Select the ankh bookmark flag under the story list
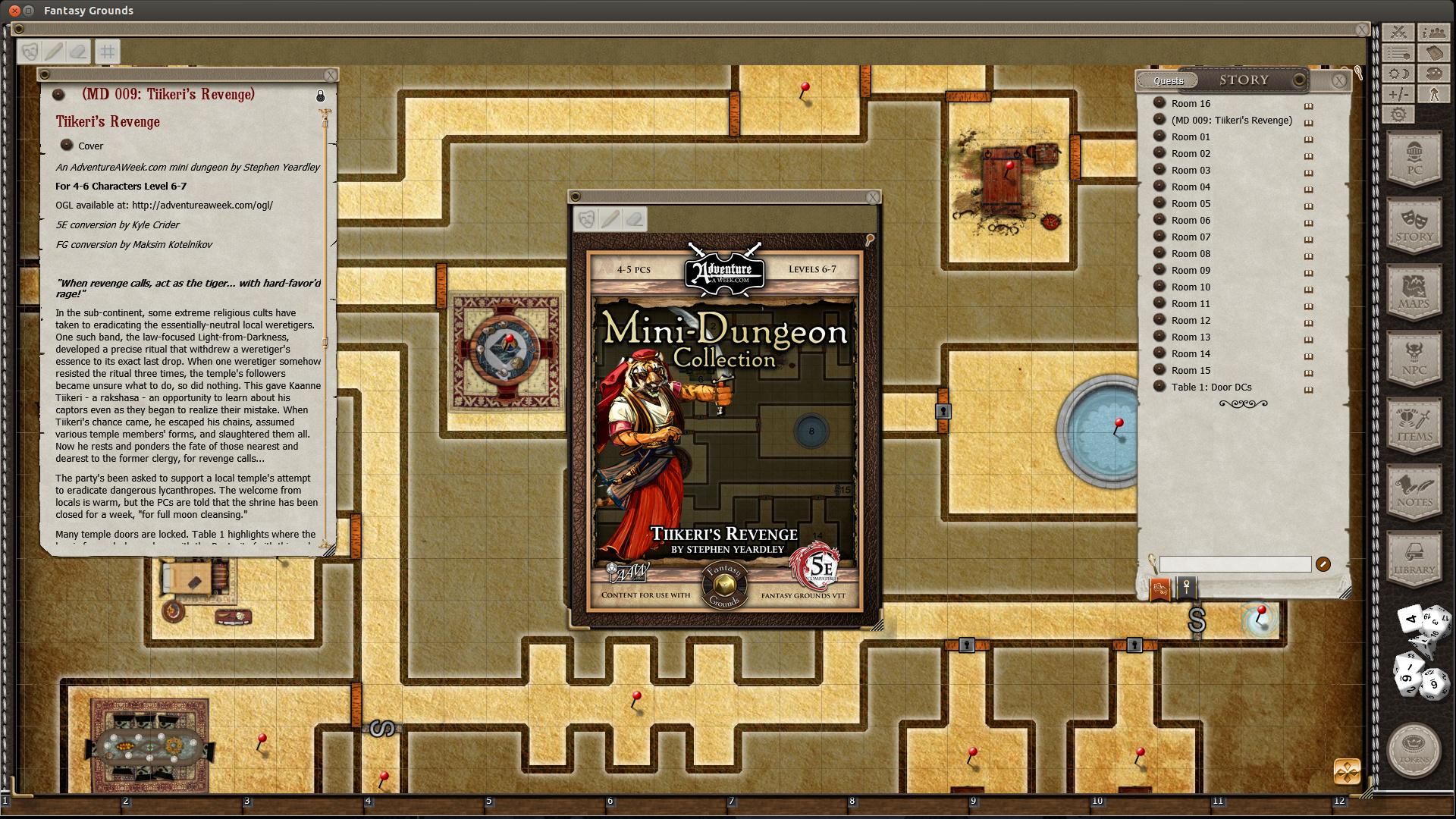Screen dimensions: 1456x819 pyautogui.click(x=1187, y=588)
